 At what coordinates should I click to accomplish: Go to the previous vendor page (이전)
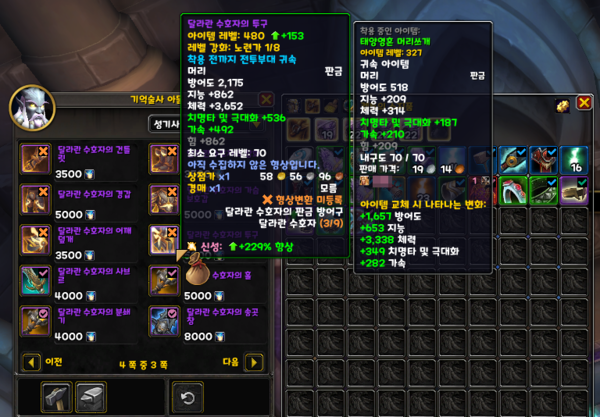pyautogui.click(x=30, y=362)
